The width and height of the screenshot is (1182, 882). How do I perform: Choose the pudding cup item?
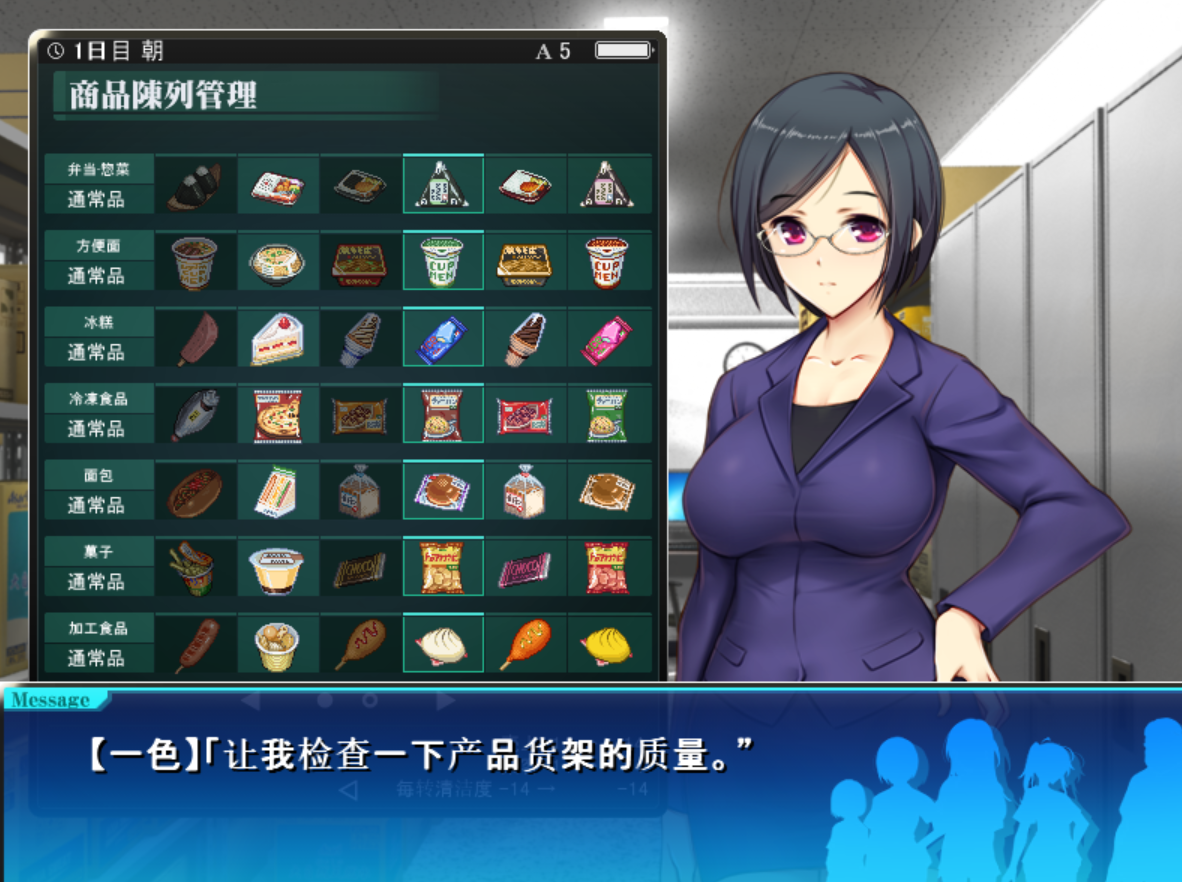(x=277, y=568)
